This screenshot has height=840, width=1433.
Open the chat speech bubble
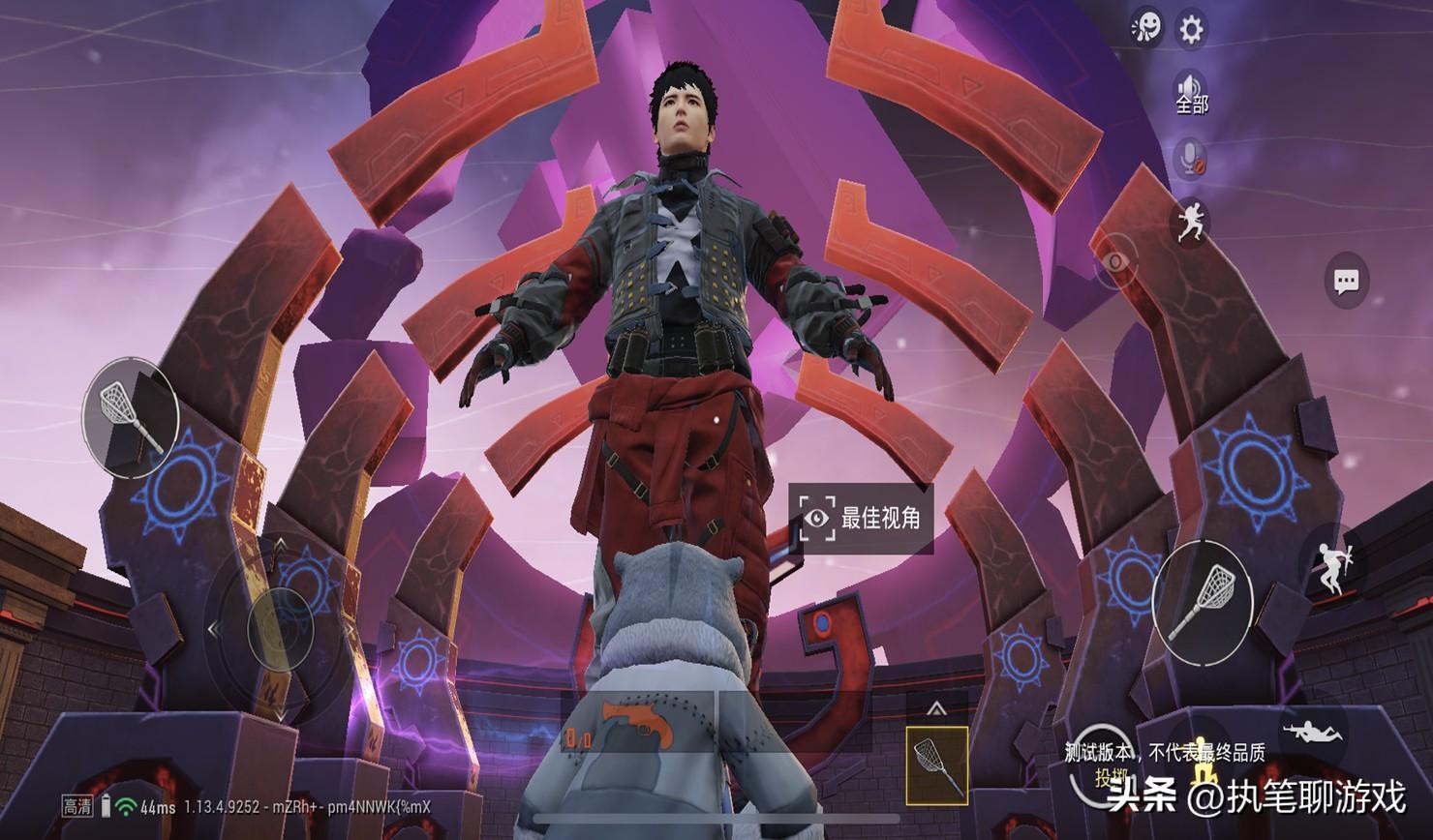click(1346, 282)
